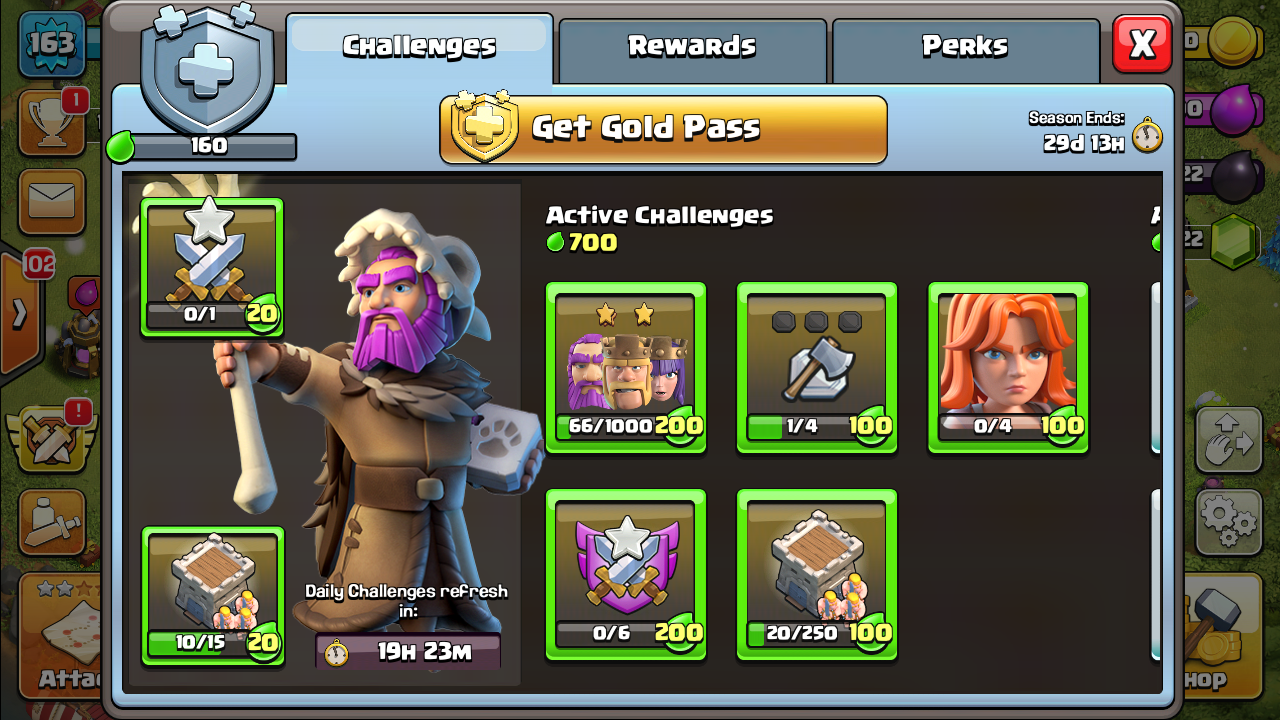Open the Builder Hall 20/250 challenge
This screenshot has width=1280, height=720.
point(816,575)
